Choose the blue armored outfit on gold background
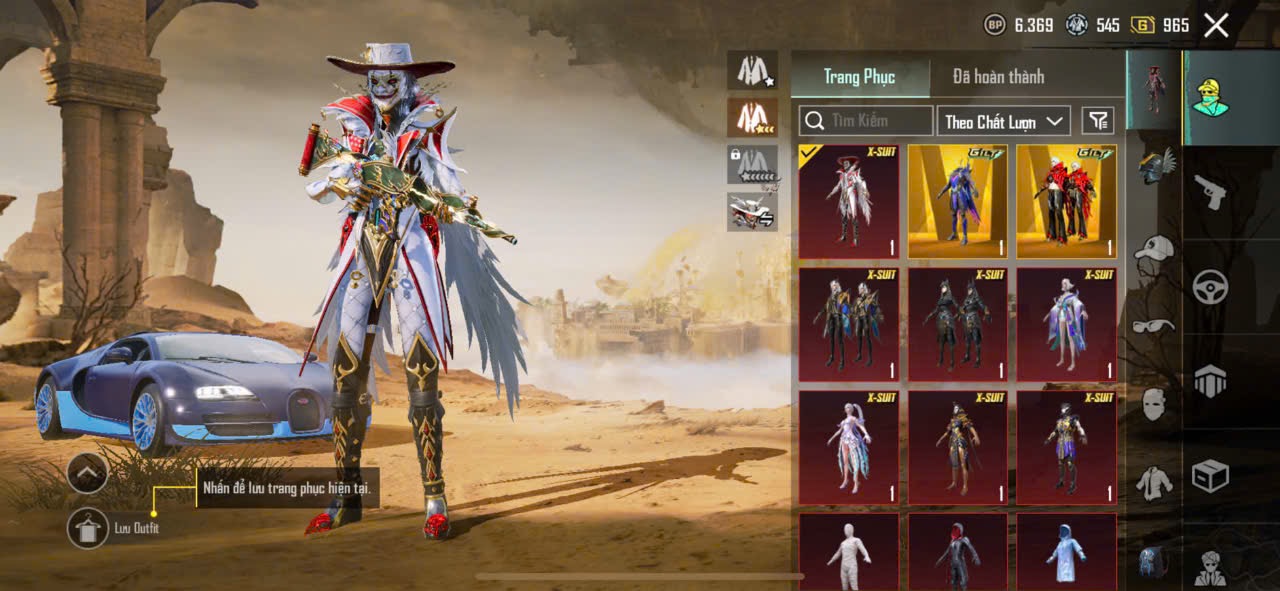Image resolution: width=1280 pixels, height=591 pixels. 957,202
